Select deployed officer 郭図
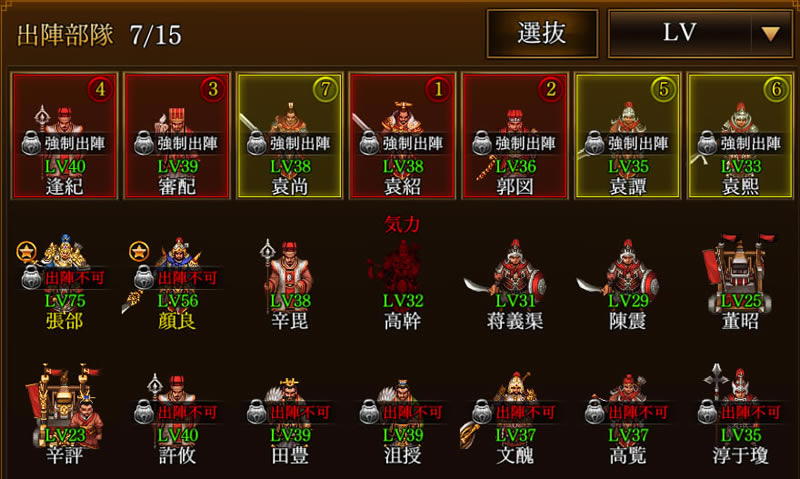 pyautogui.click(x=514, y=136)
